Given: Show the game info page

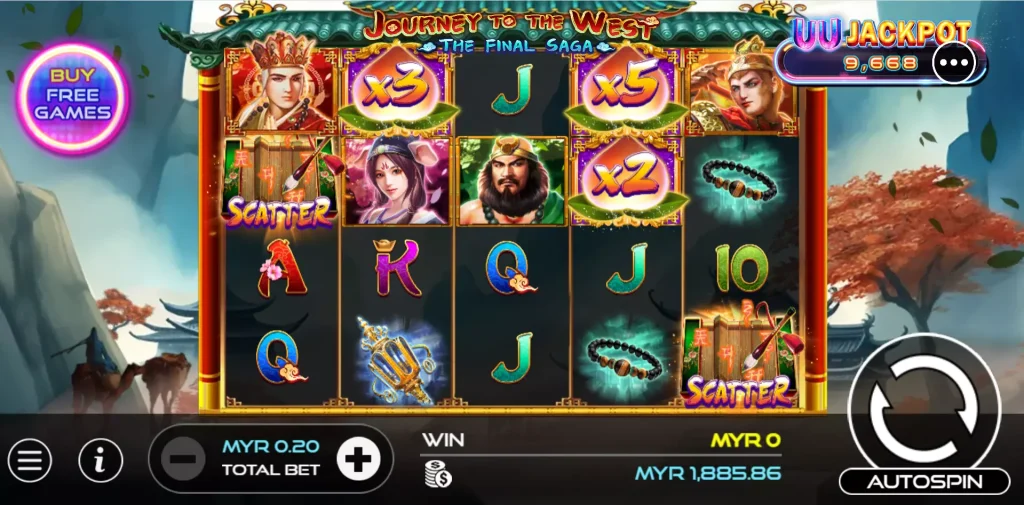Looking at the screenshot, I should coord(101,460).
